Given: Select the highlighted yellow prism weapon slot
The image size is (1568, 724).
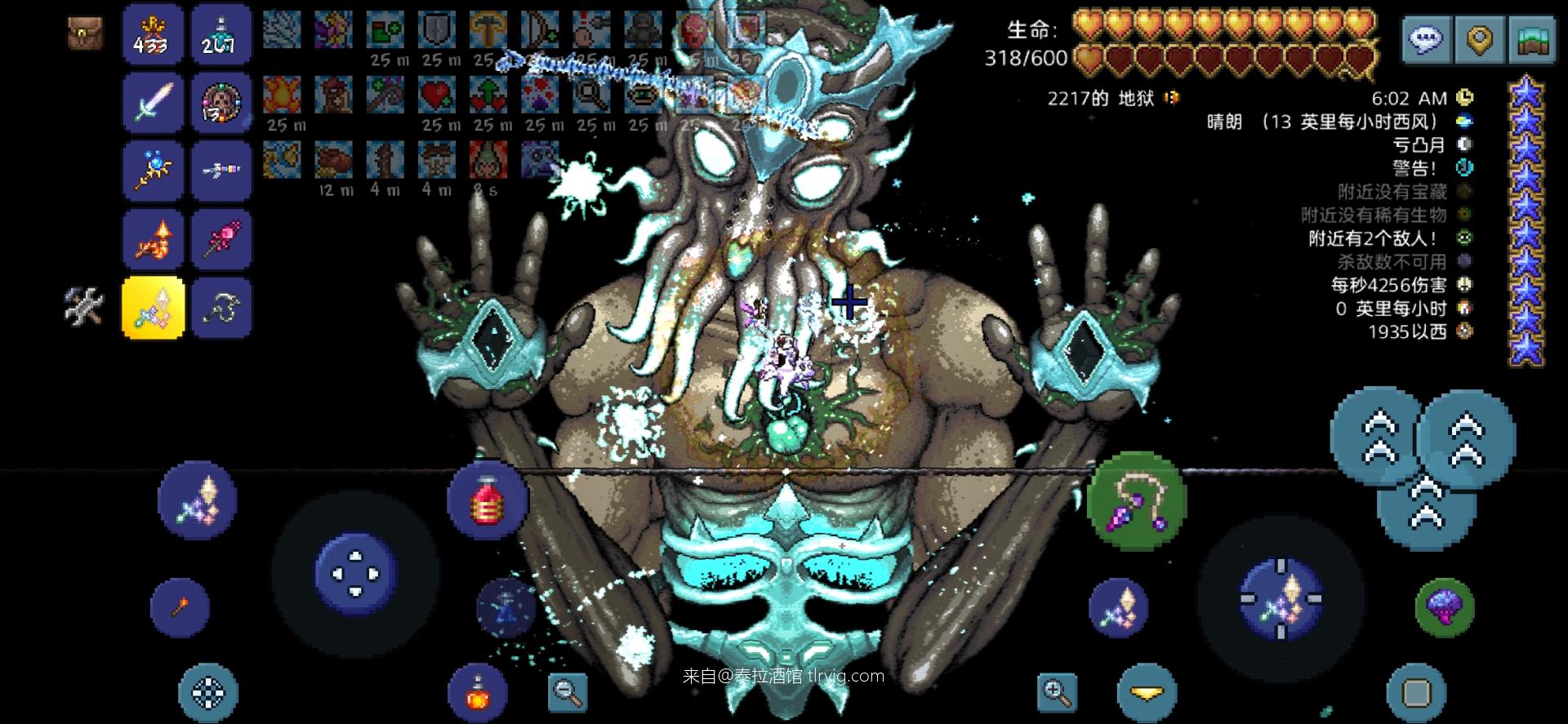Looking at the screenshot, I should pyautogui.click(x=154, y=307).
